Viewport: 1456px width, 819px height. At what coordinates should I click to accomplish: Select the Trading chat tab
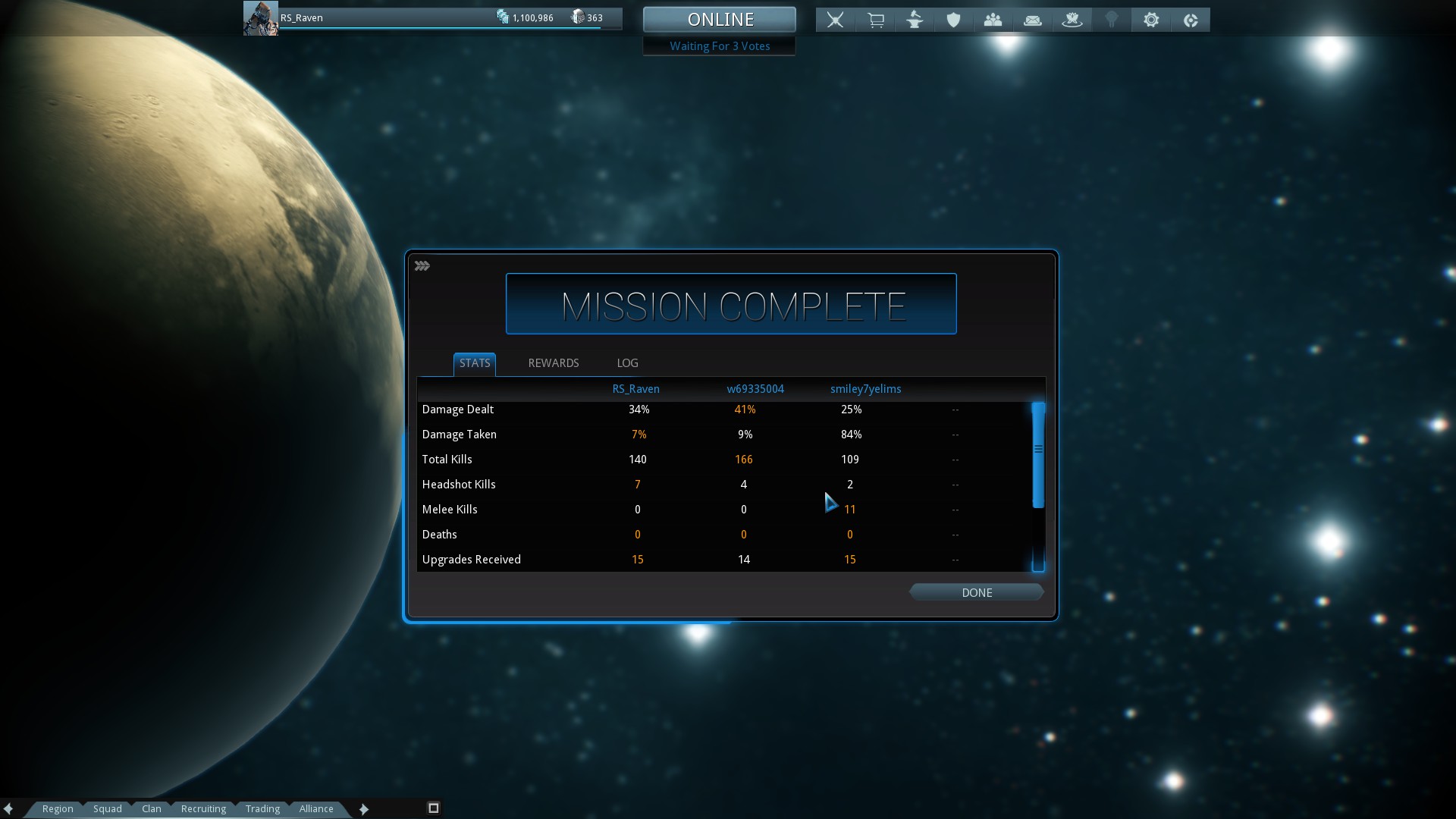(x=262, y=808)
